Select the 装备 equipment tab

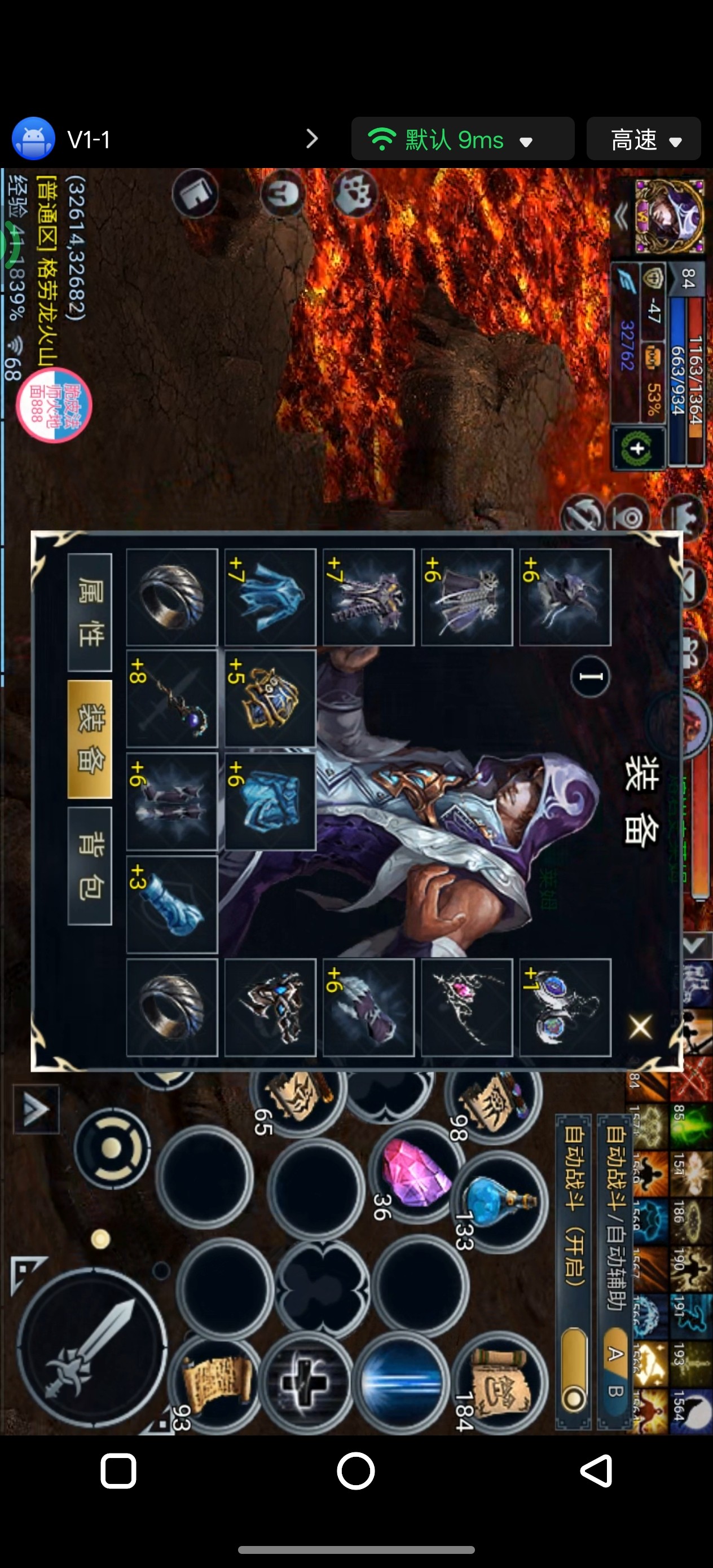90,738
